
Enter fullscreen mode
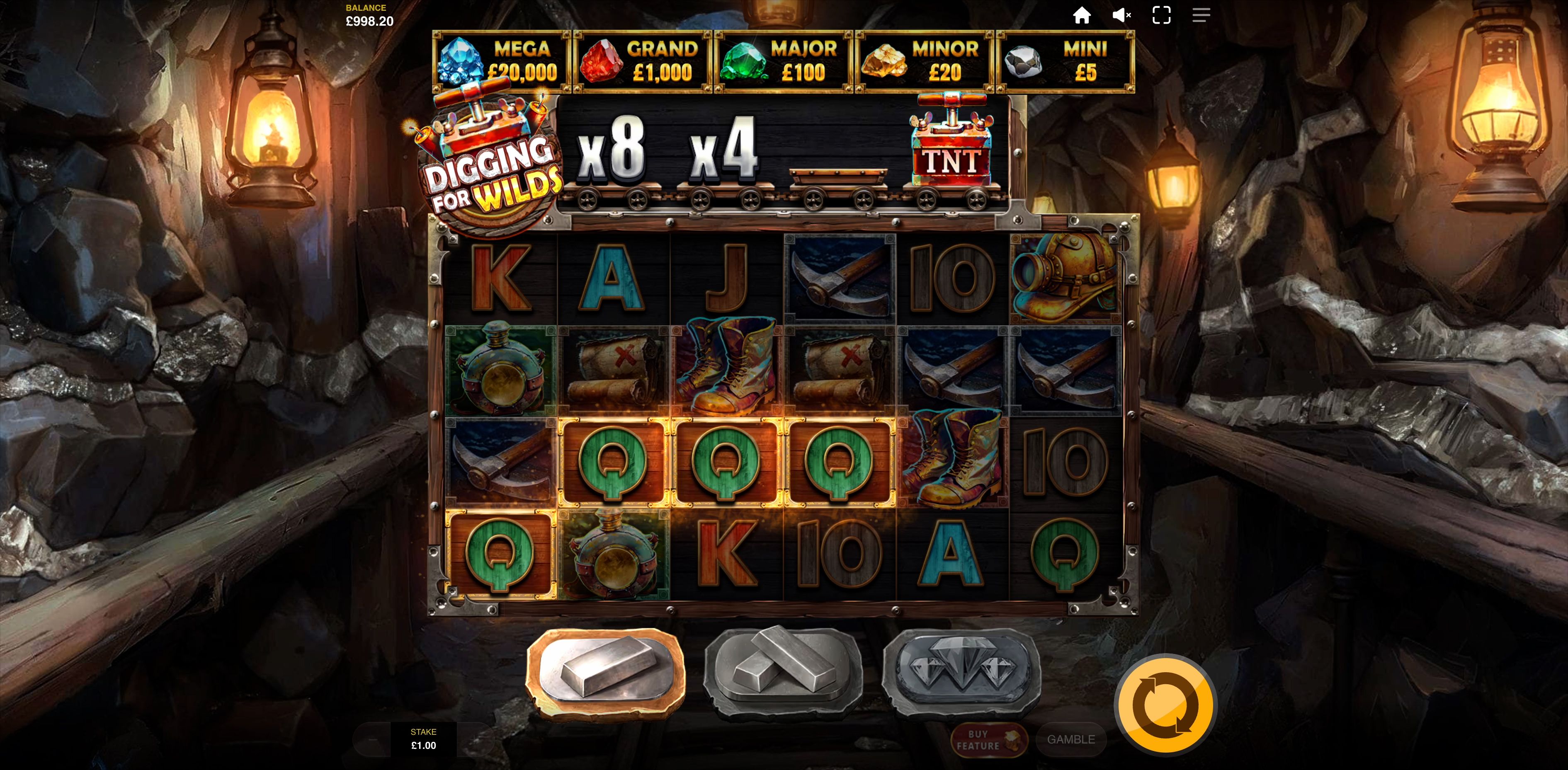pyautogui.click(x=1161, y=15)
